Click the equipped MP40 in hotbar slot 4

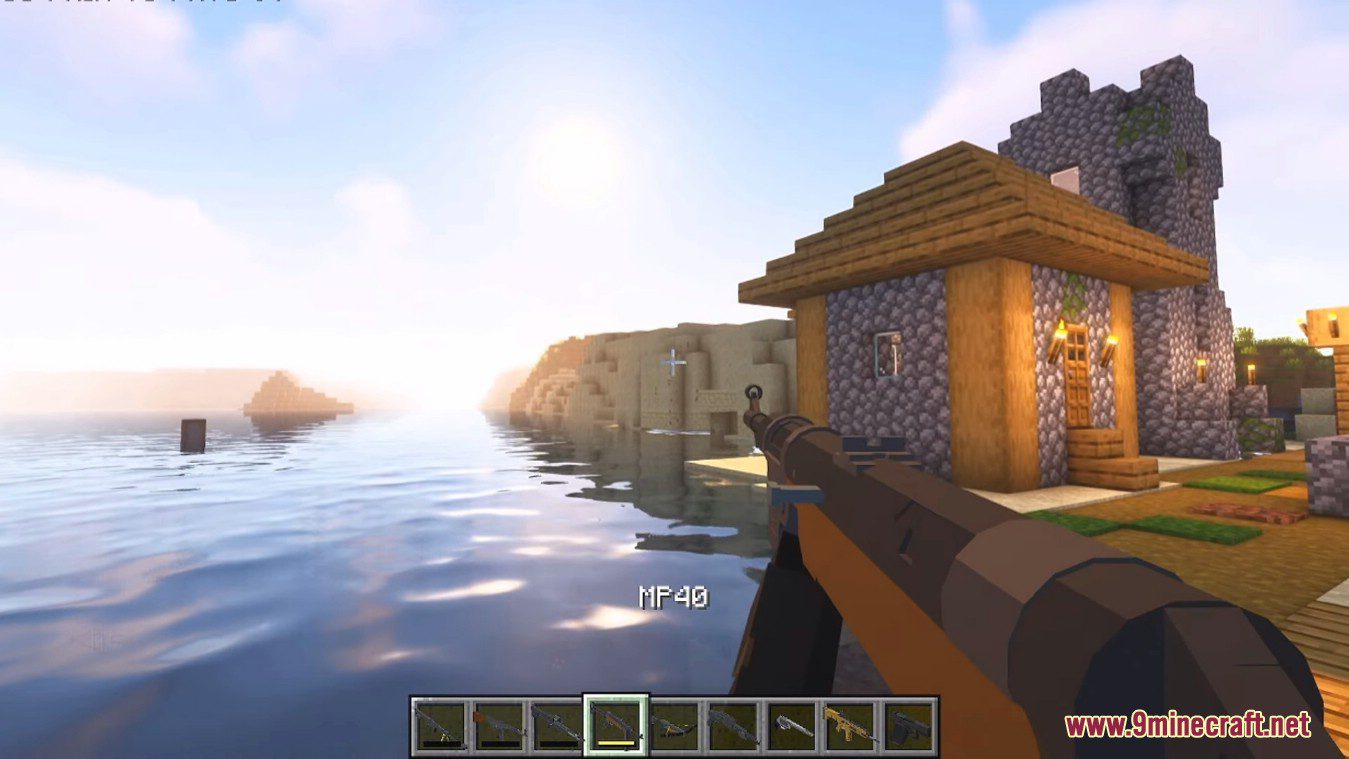point(614,720)
